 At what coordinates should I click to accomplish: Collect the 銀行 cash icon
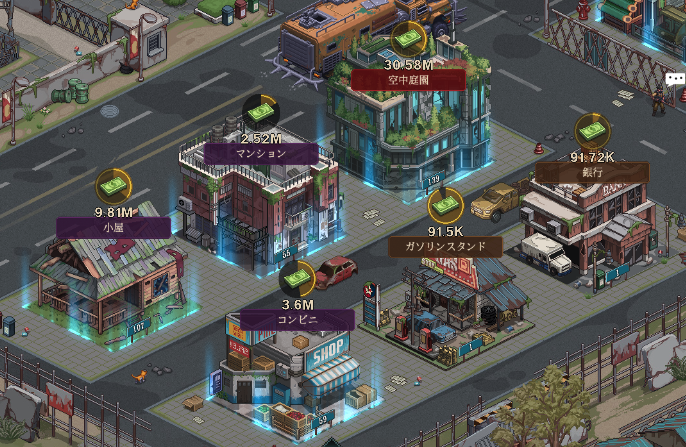coord(592,131)
